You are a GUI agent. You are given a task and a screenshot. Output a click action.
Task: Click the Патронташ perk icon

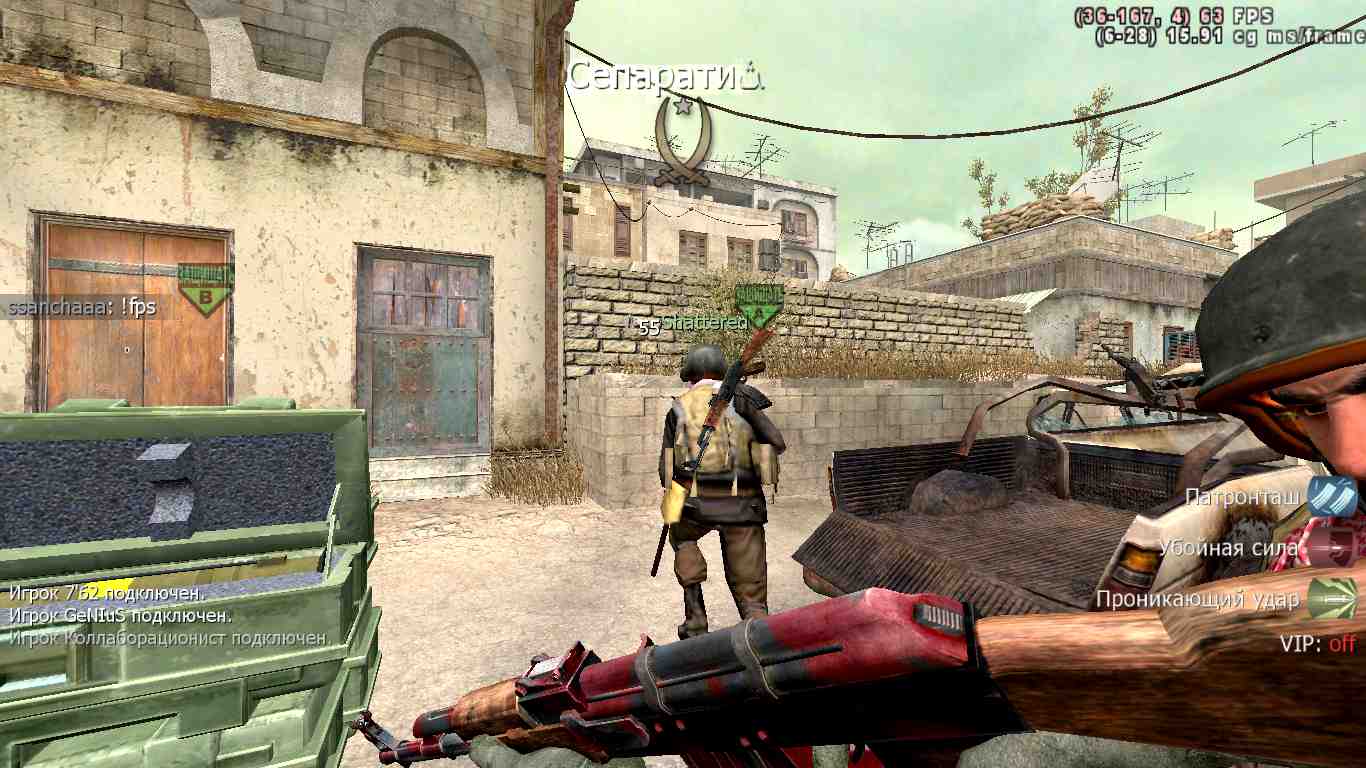(1332, 497)
